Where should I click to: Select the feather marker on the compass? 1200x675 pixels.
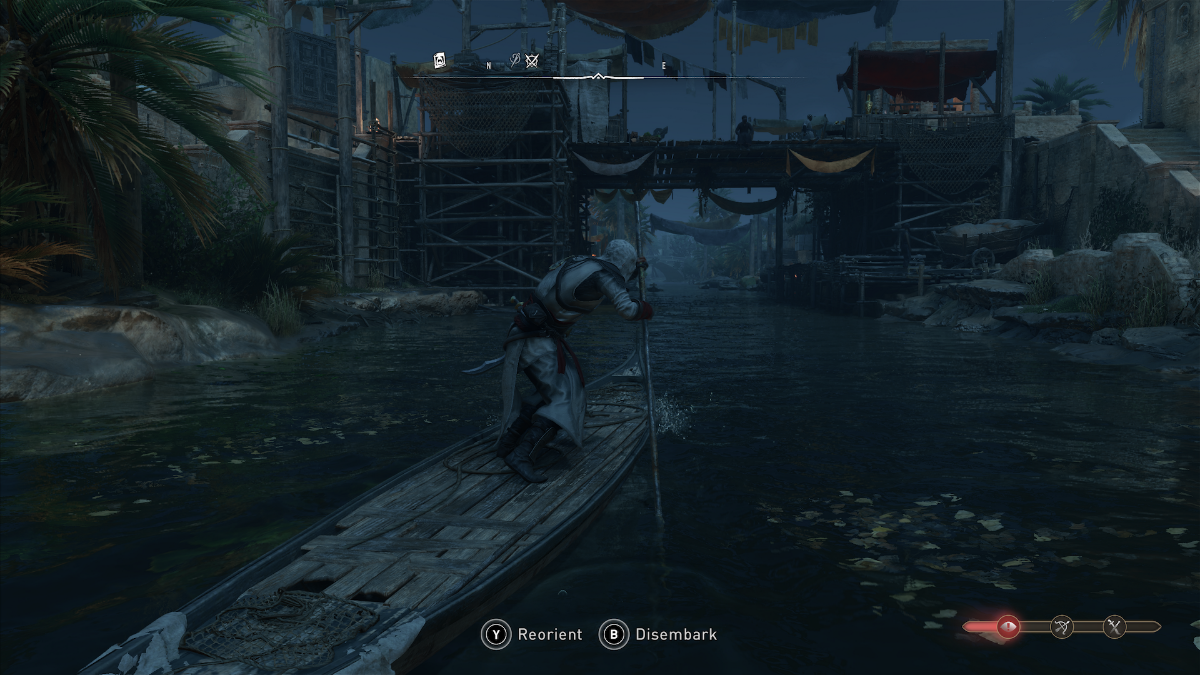[x=514, y=62]
